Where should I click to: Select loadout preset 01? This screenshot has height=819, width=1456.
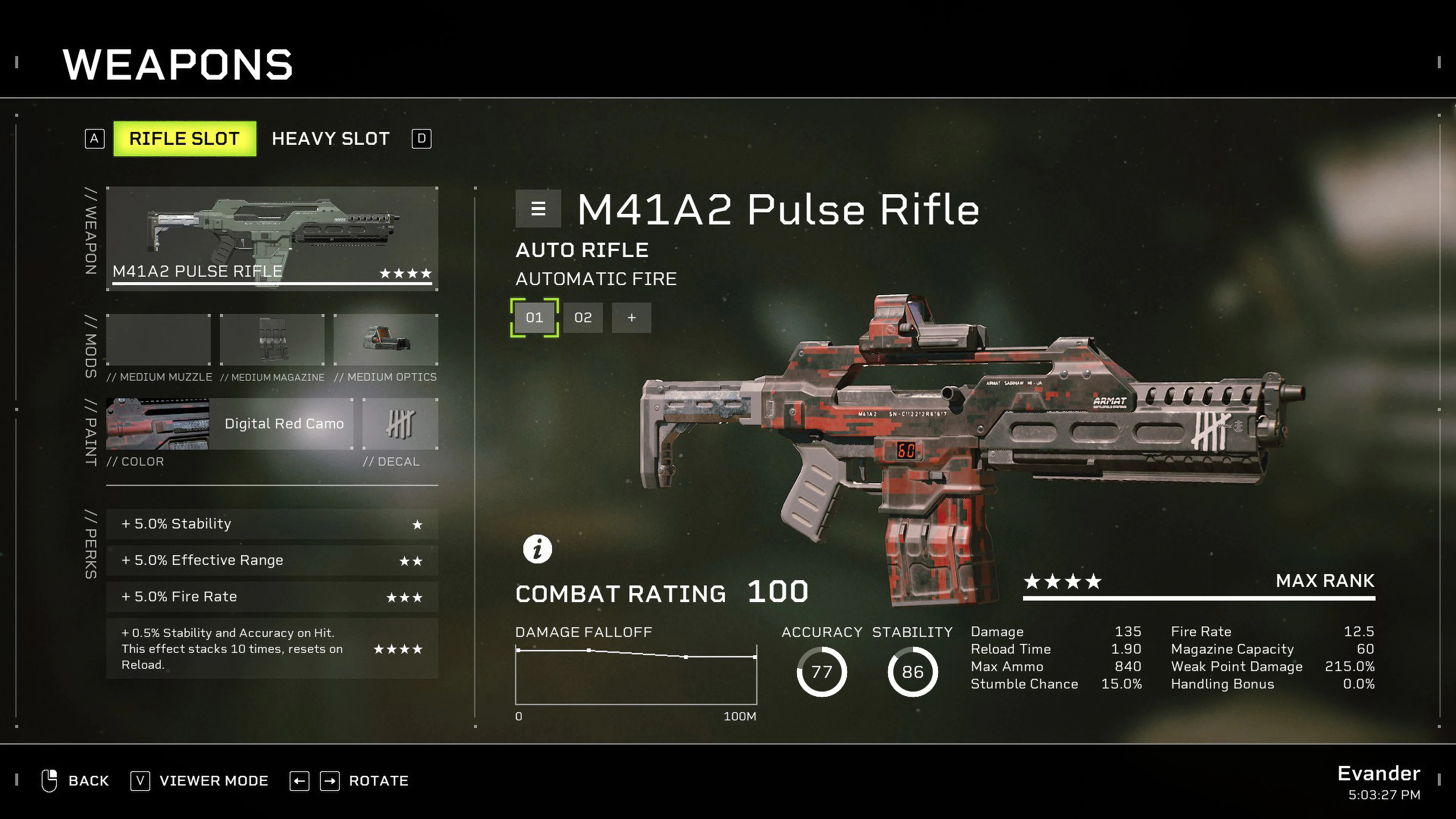tap(534, 318)
